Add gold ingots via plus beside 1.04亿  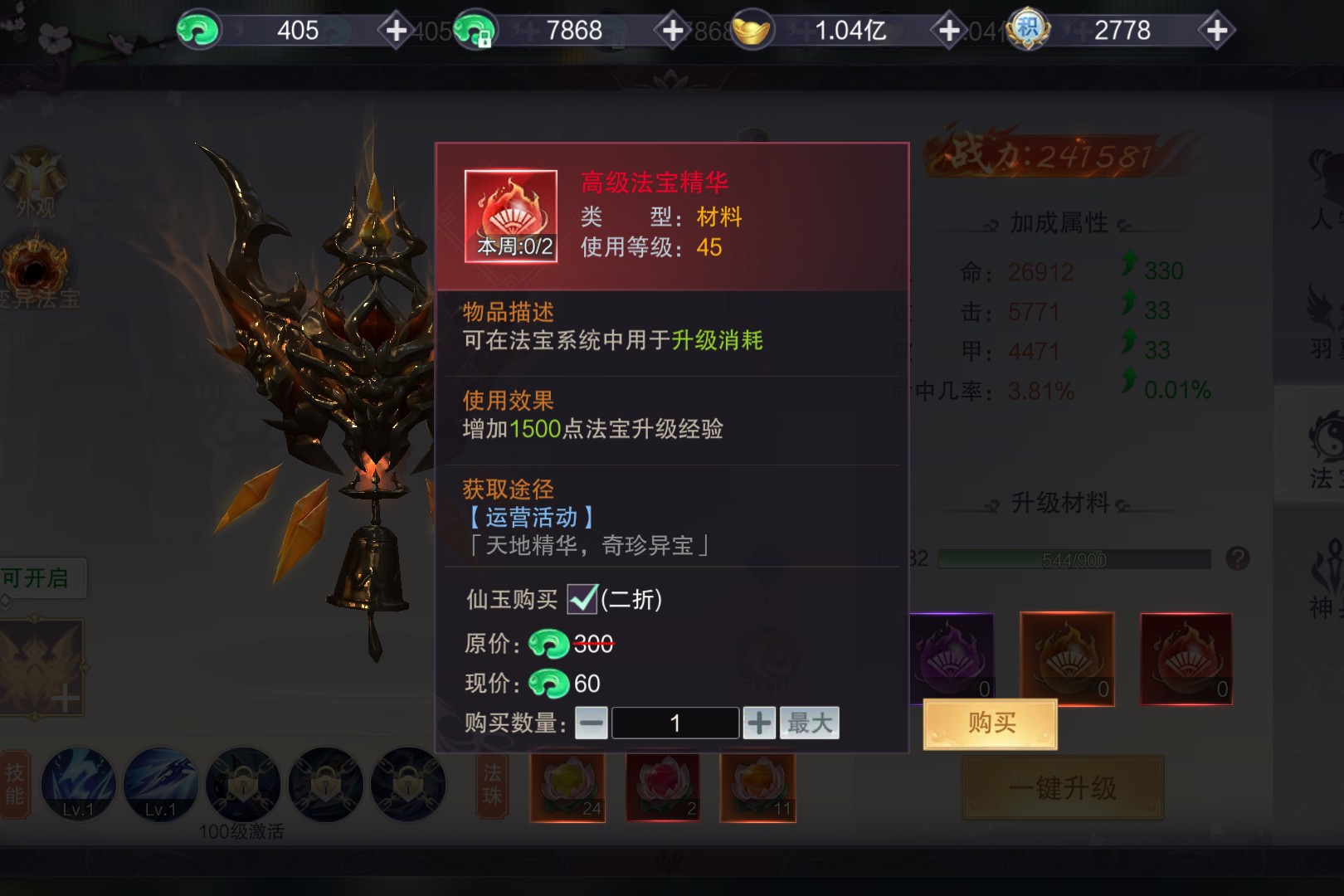(x=947, y=32)
